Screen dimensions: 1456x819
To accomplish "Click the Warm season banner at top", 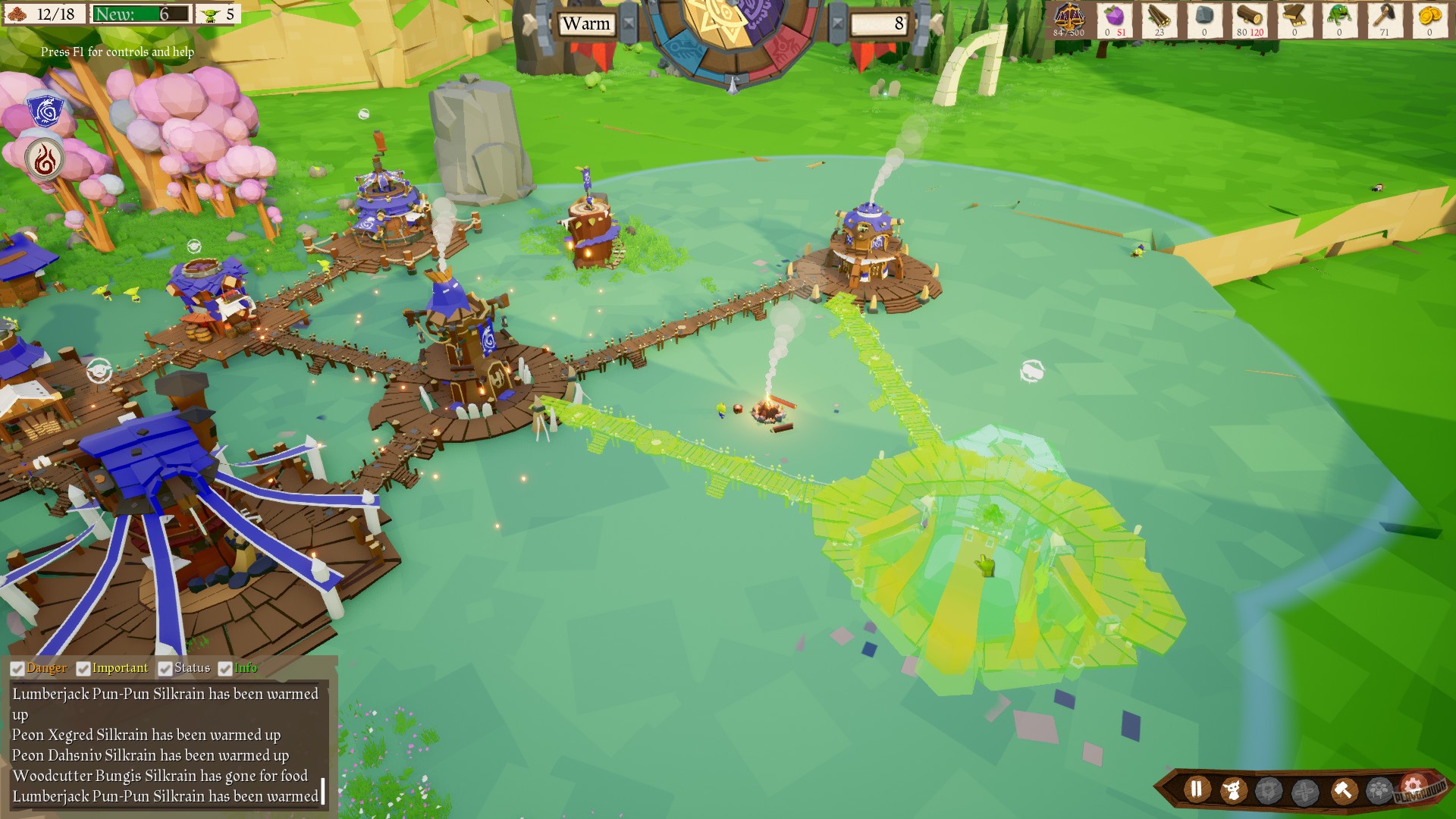I will (x=585, y=24).
